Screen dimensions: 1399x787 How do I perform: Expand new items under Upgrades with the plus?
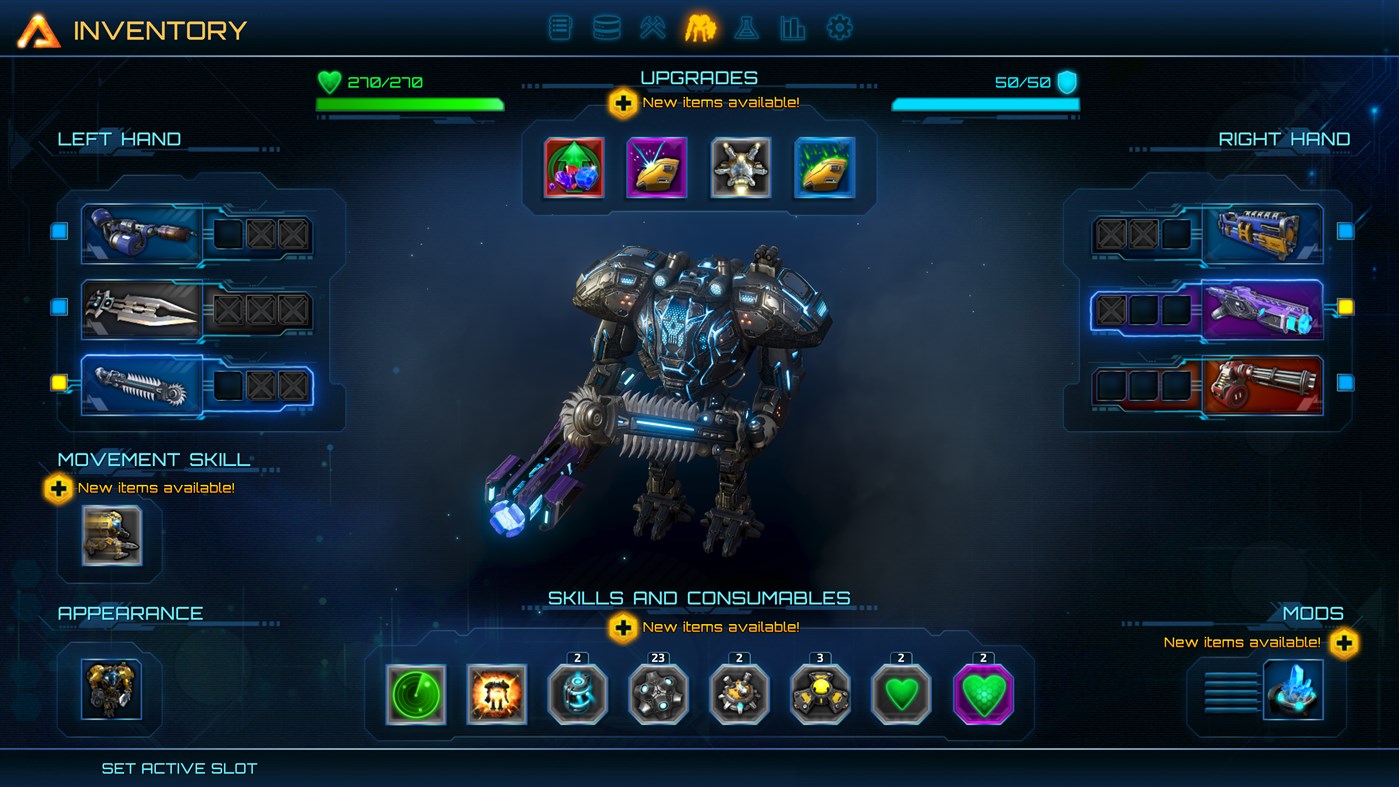[621, 101]
